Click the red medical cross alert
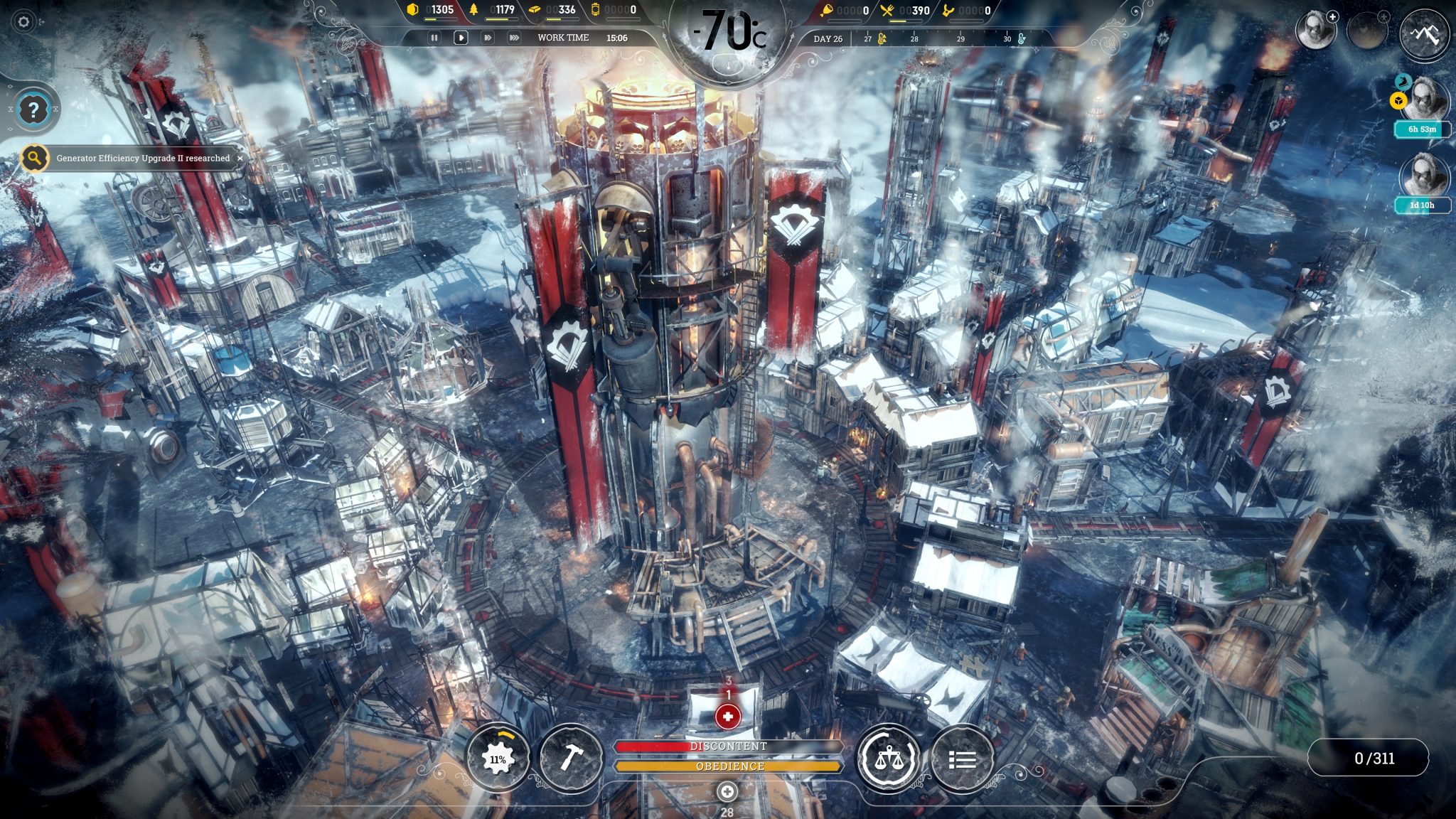This screenshot has width=1456, height=819. pos(727,717)
